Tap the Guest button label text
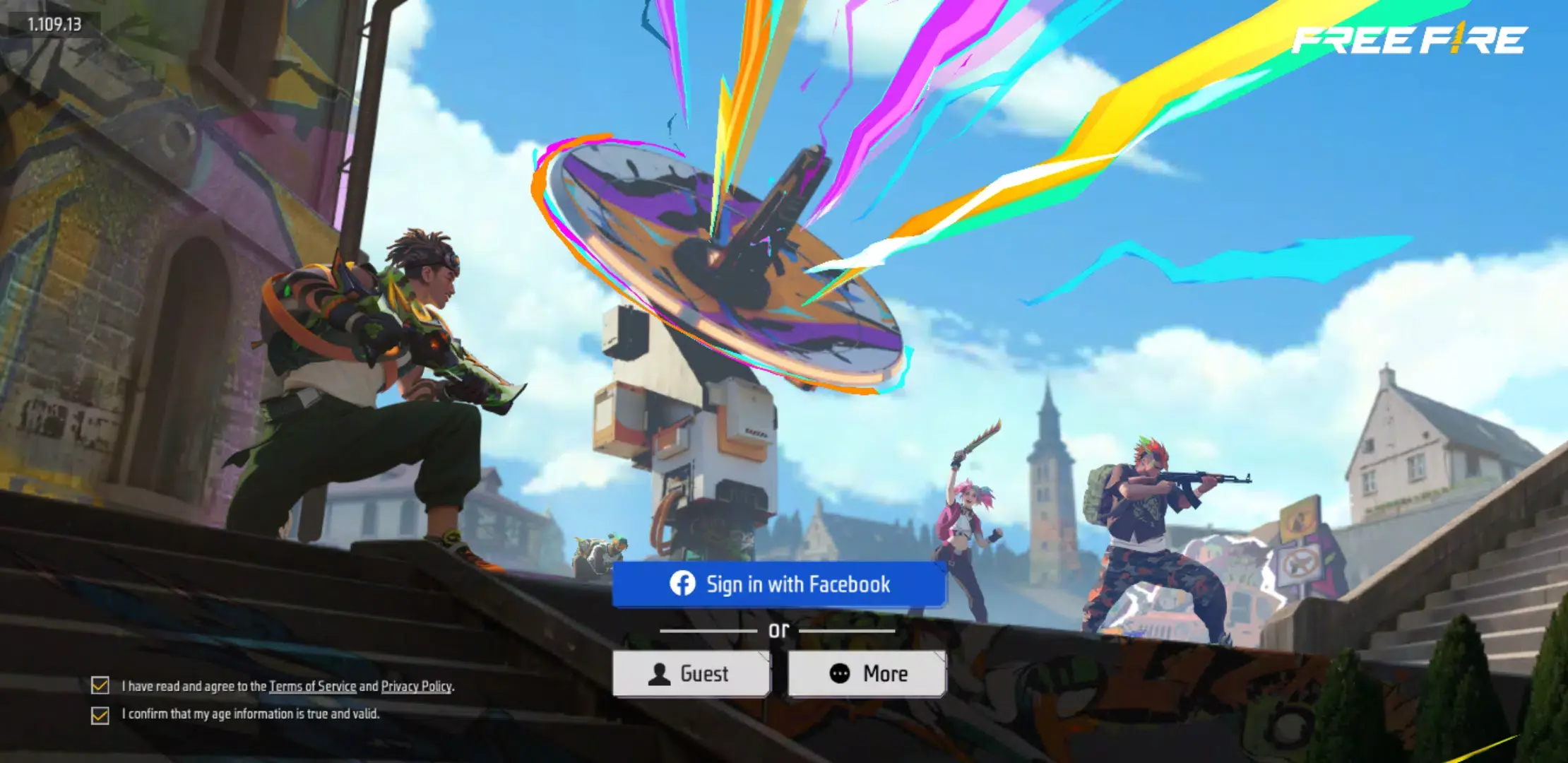This screenshot has height=763, width=1568. (704, 673)
